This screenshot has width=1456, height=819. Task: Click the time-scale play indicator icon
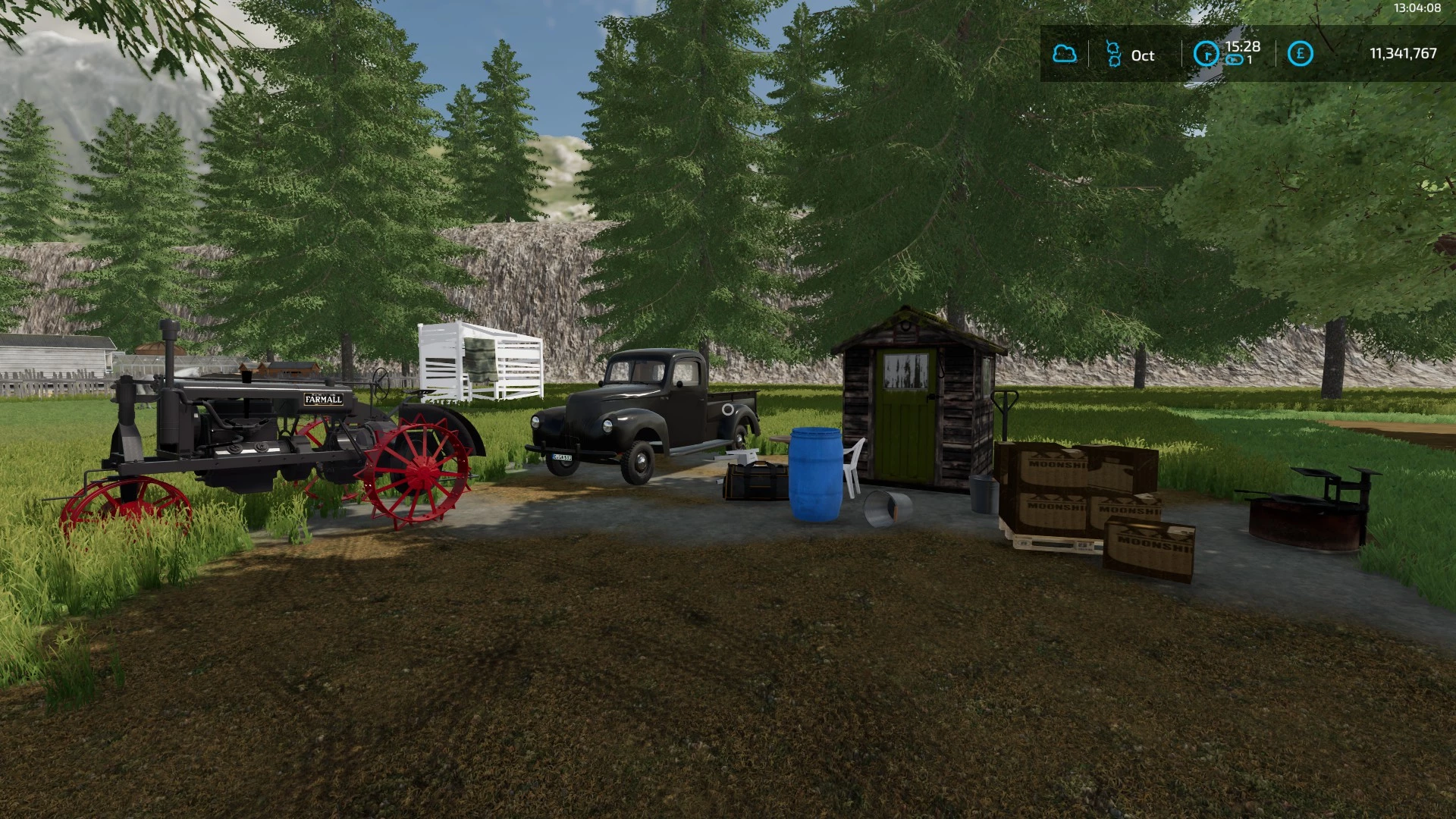coord(1234,61)
